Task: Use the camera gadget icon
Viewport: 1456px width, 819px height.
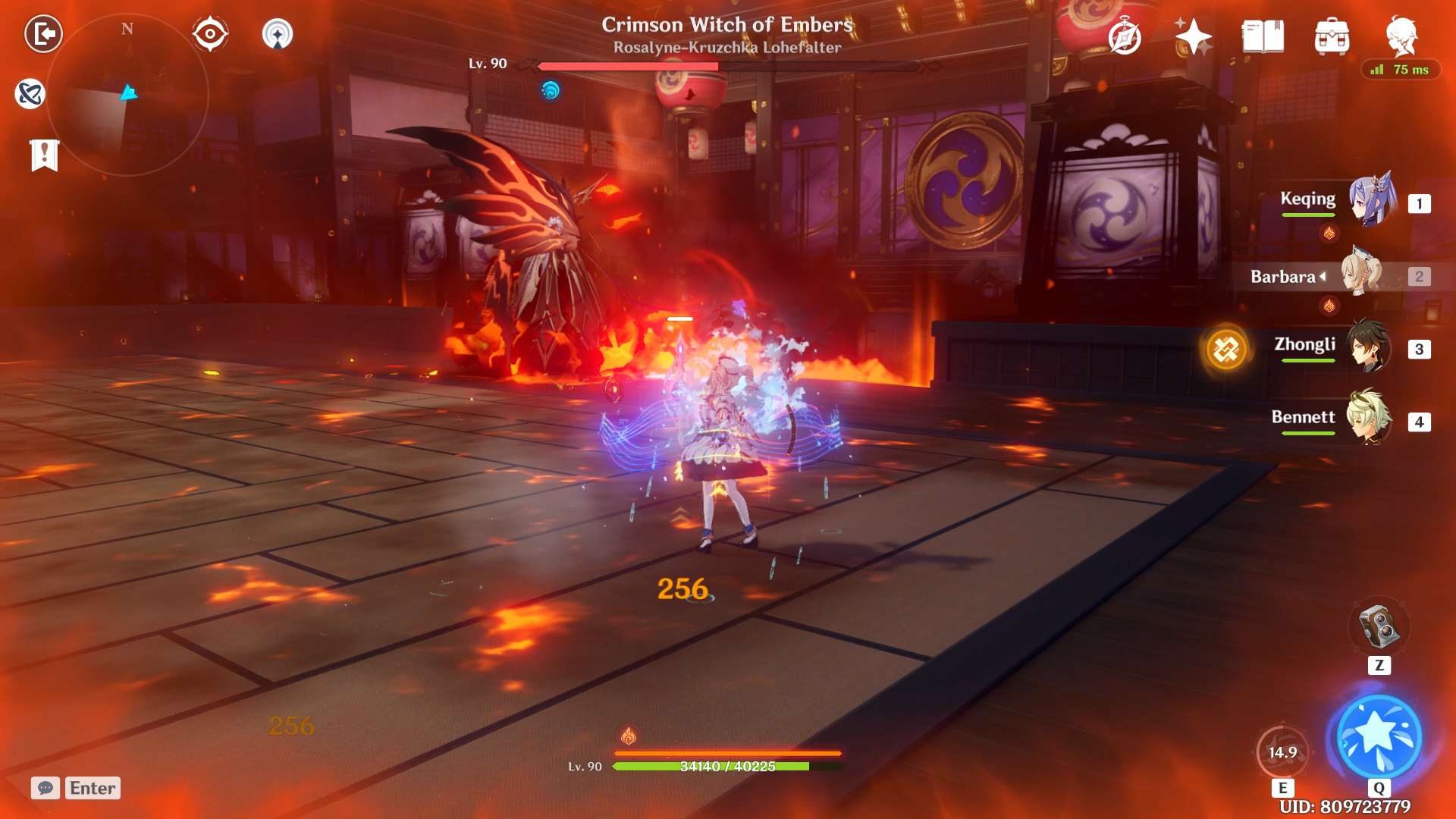Action: (1379, 626)
